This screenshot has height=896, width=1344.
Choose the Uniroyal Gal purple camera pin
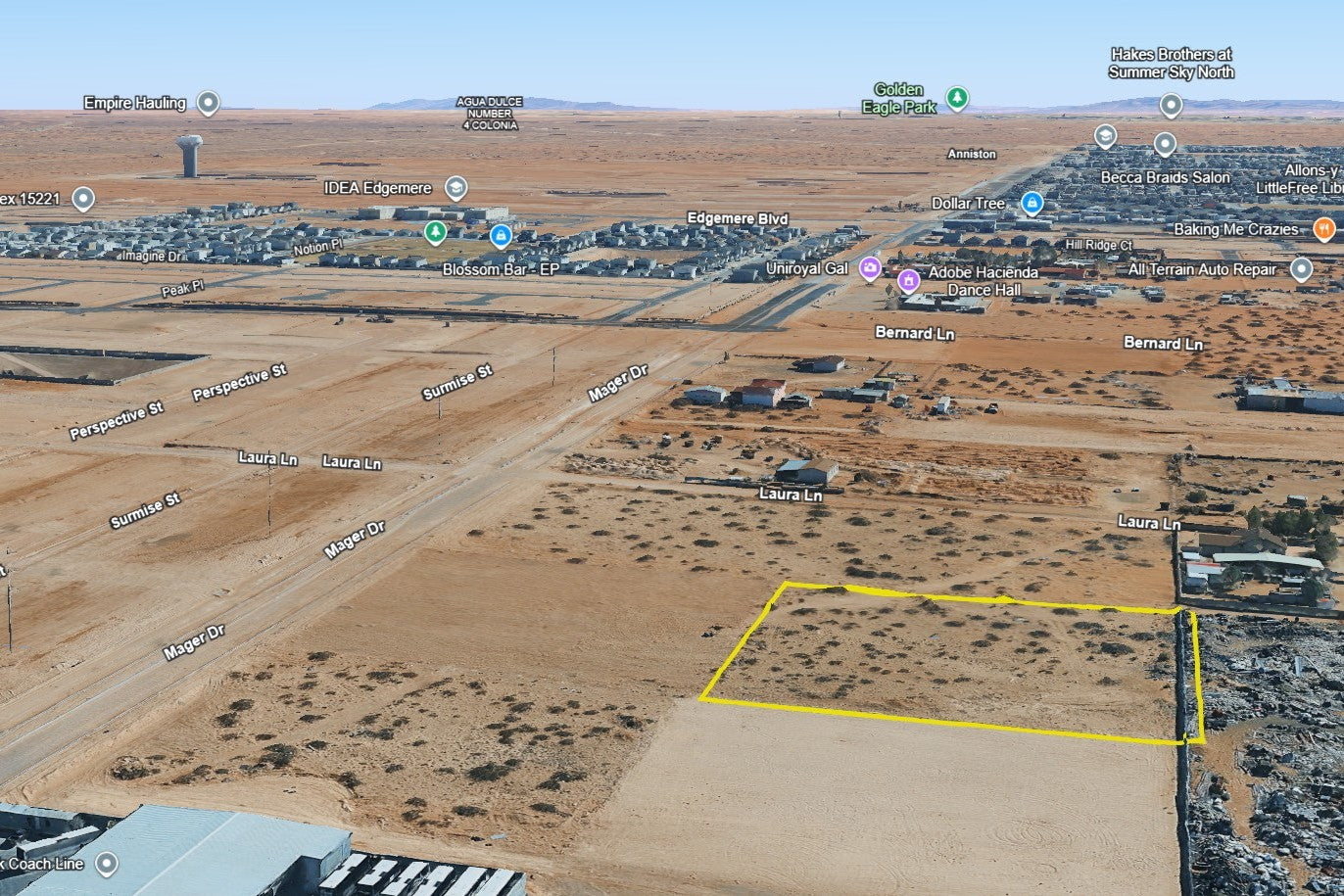coord(869,267)
